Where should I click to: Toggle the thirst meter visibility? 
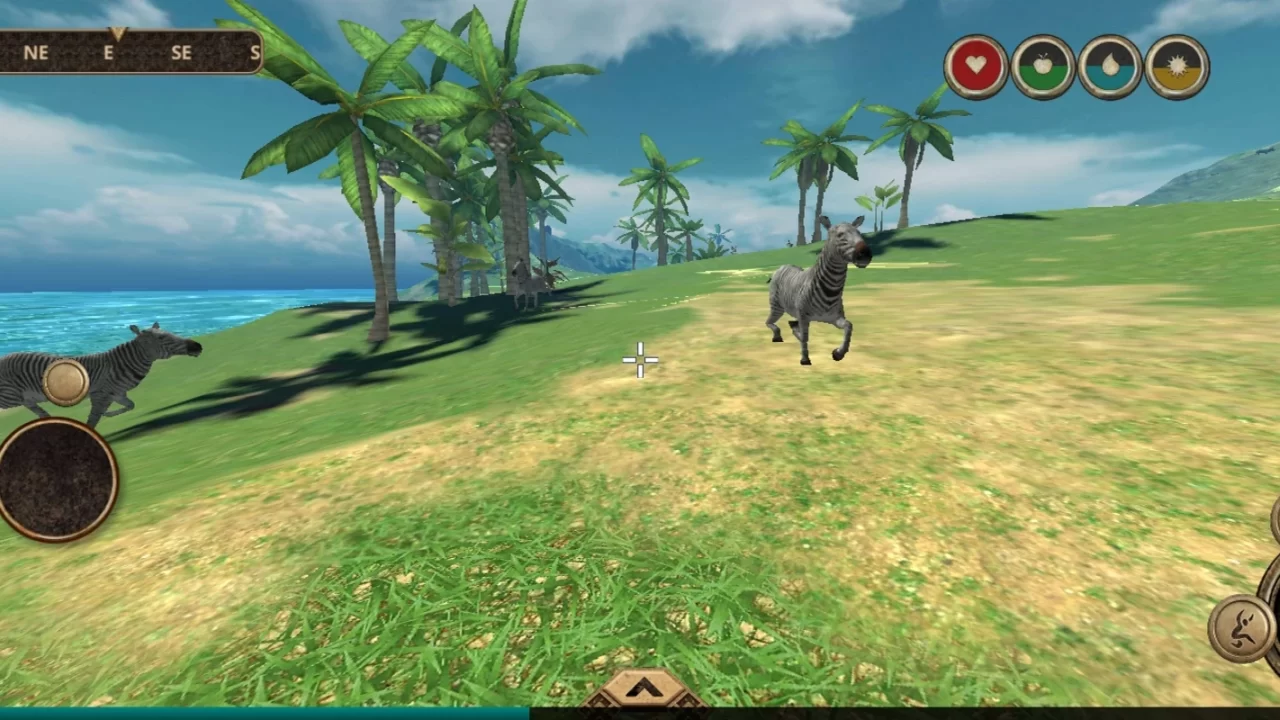[1109, 65]
